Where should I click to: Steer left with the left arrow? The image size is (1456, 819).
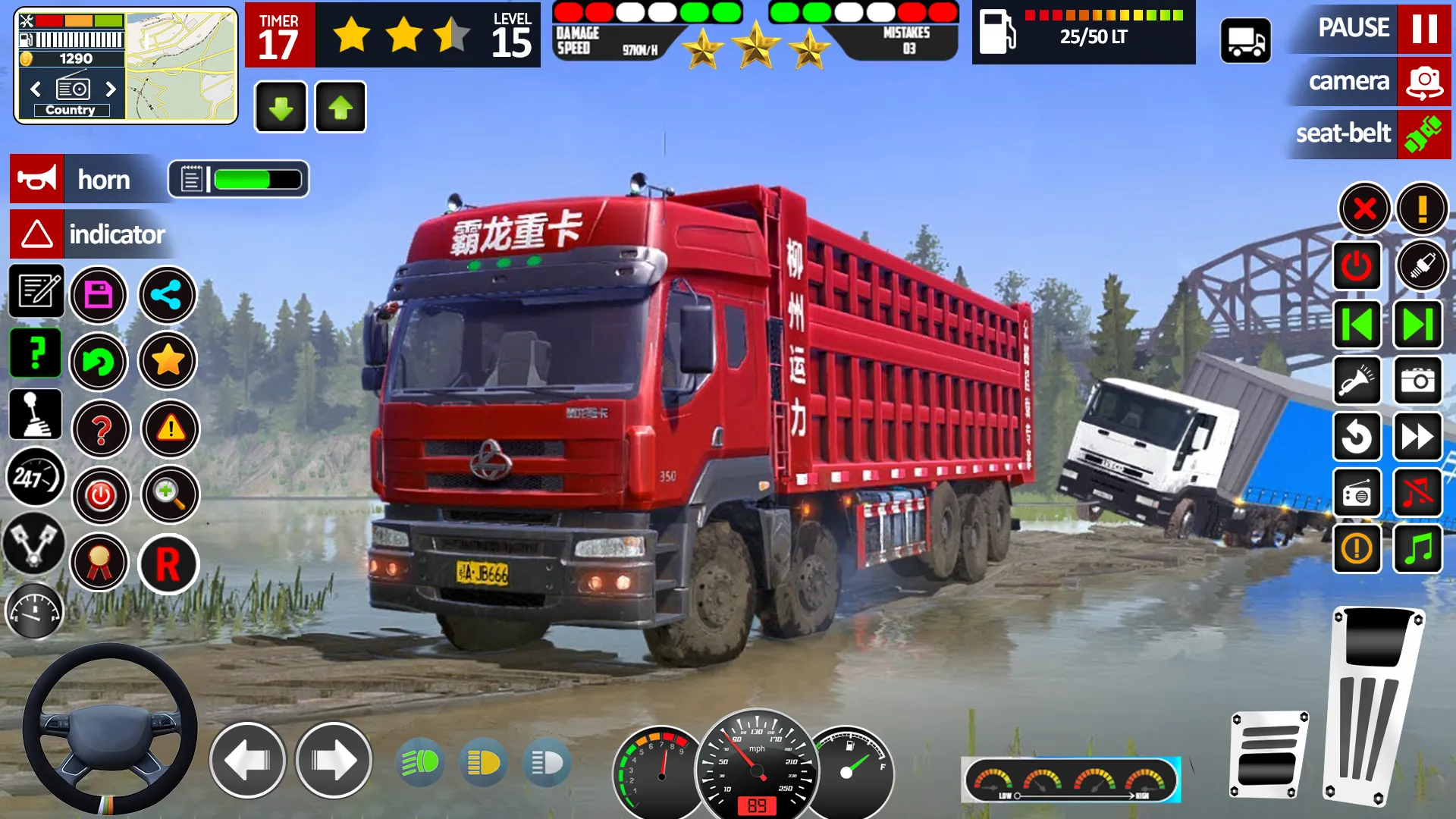tap(247, 760)
